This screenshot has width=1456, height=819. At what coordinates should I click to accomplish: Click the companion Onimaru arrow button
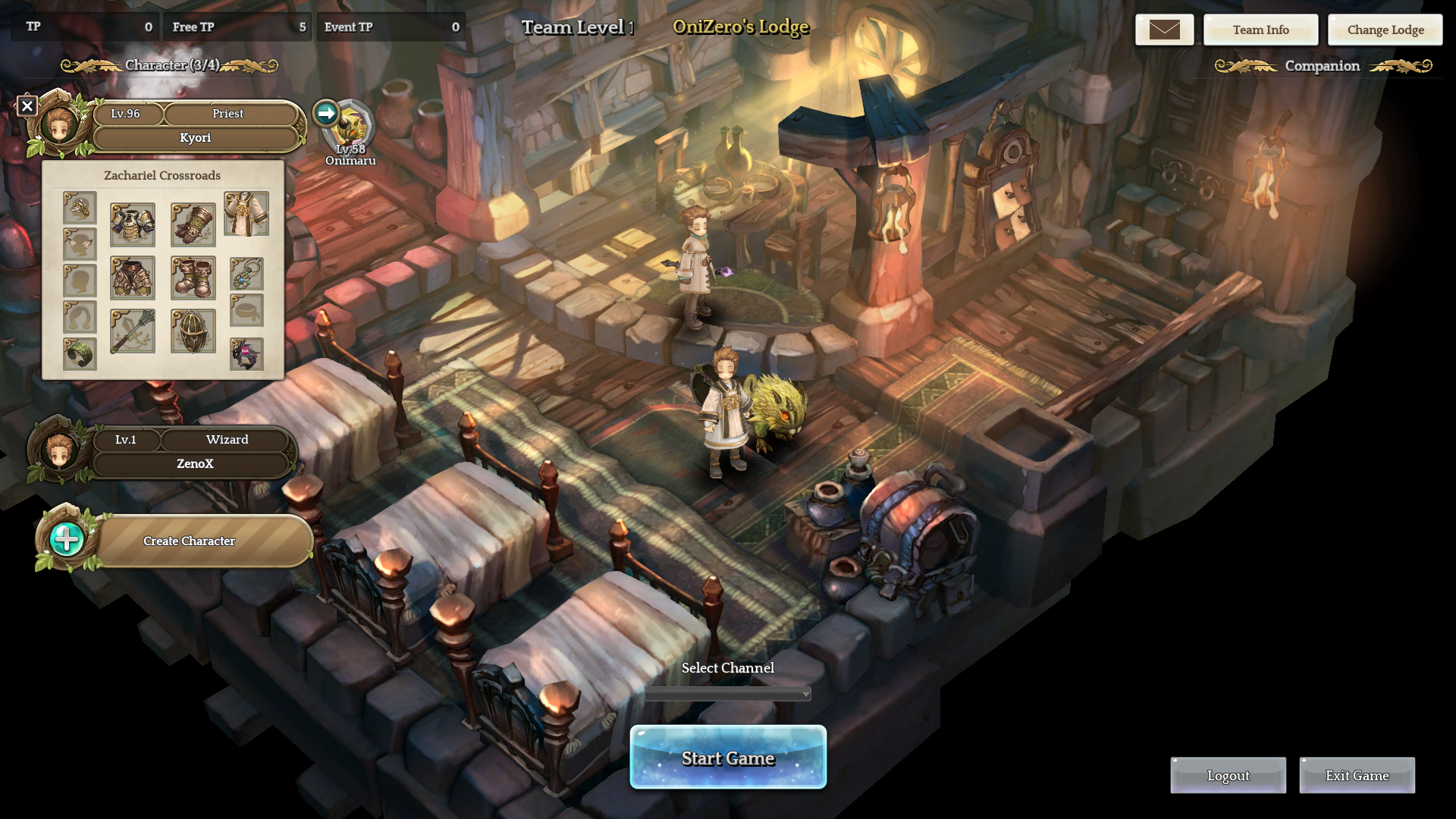click(326, 114)
